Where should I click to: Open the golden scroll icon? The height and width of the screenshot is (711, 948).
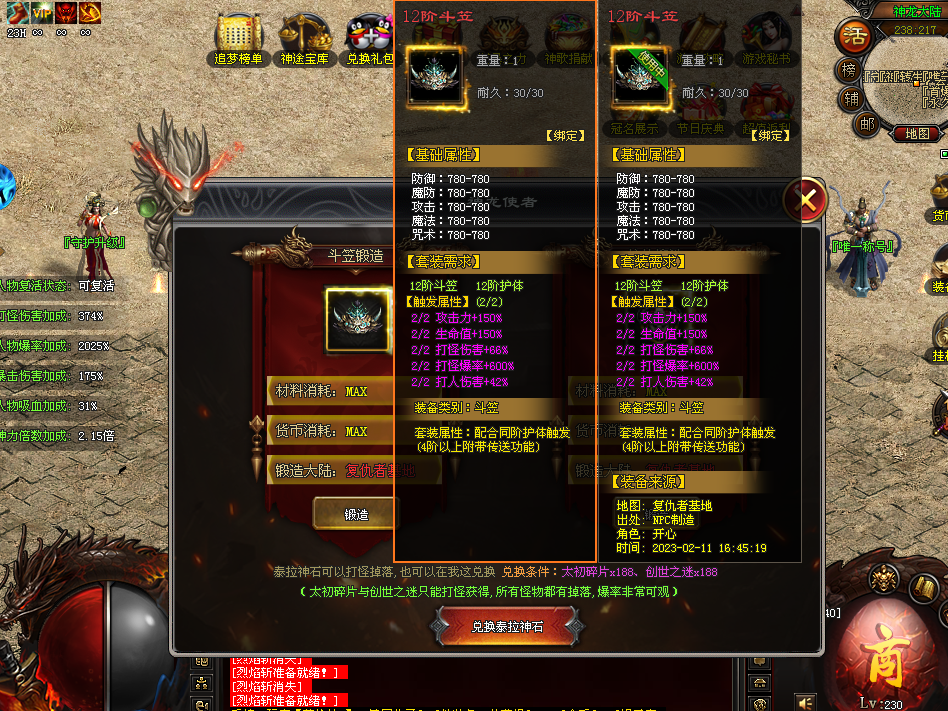coord(925,588)
